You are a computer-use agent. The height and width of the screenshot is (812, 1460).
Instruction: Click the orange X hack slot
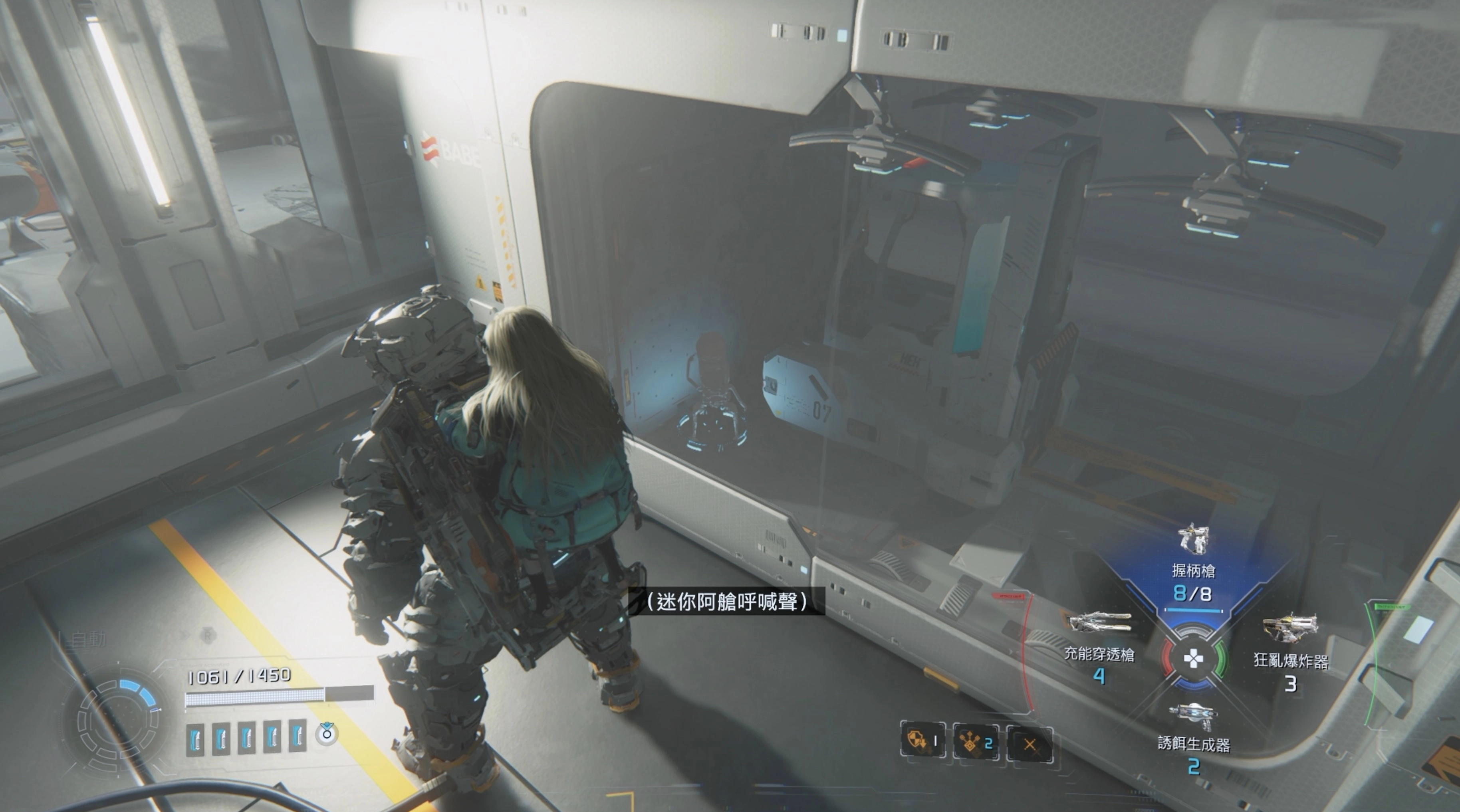(x=1029, y=744)
